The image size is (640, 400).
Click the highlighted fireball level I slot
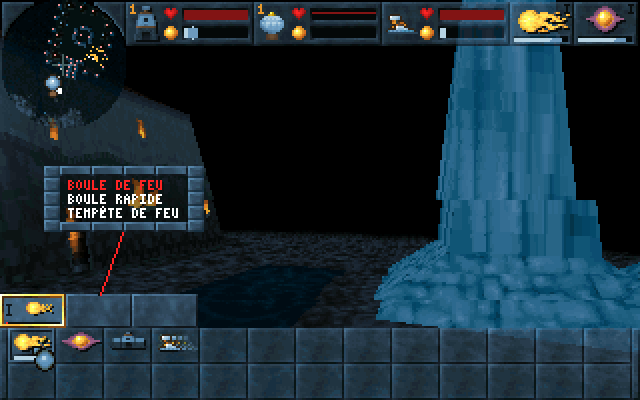[x=33, y=310]
